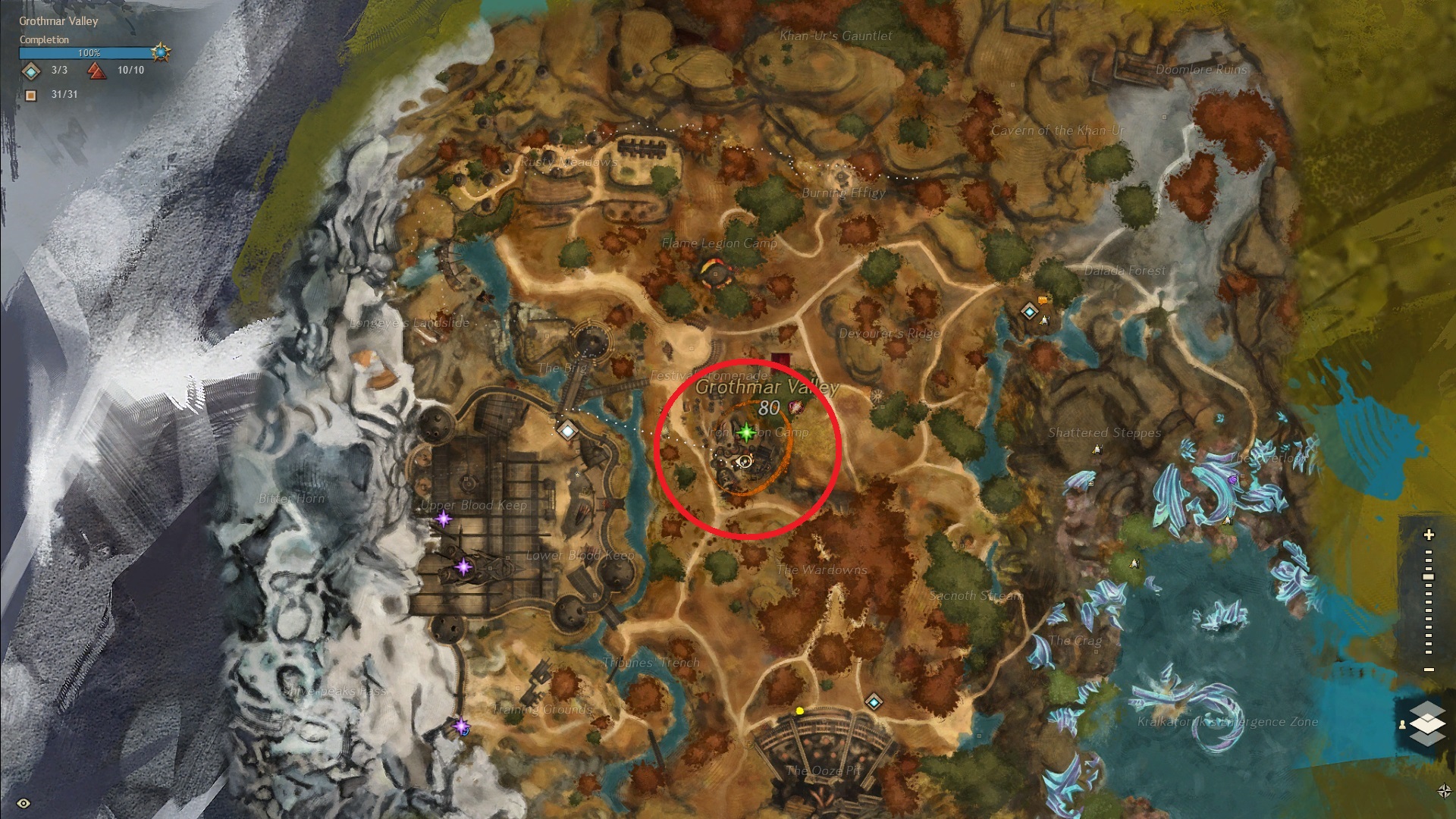Click the zoom slider handle
Image resolution: width=1456 pixels, height=819 pixels.
(x=1429, y=577)
